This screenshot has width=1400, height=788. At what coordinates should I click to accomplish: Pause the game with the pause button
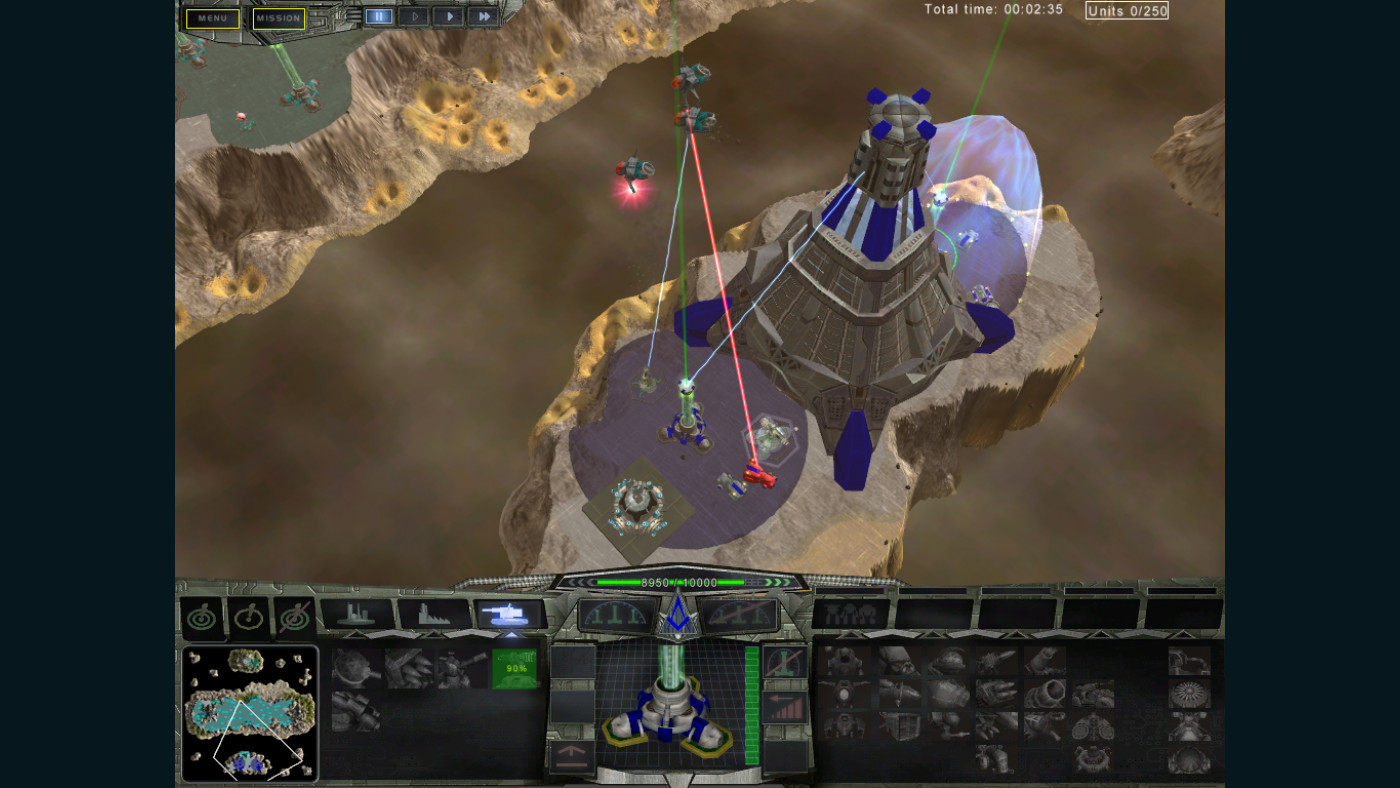[x=377, y=15]
